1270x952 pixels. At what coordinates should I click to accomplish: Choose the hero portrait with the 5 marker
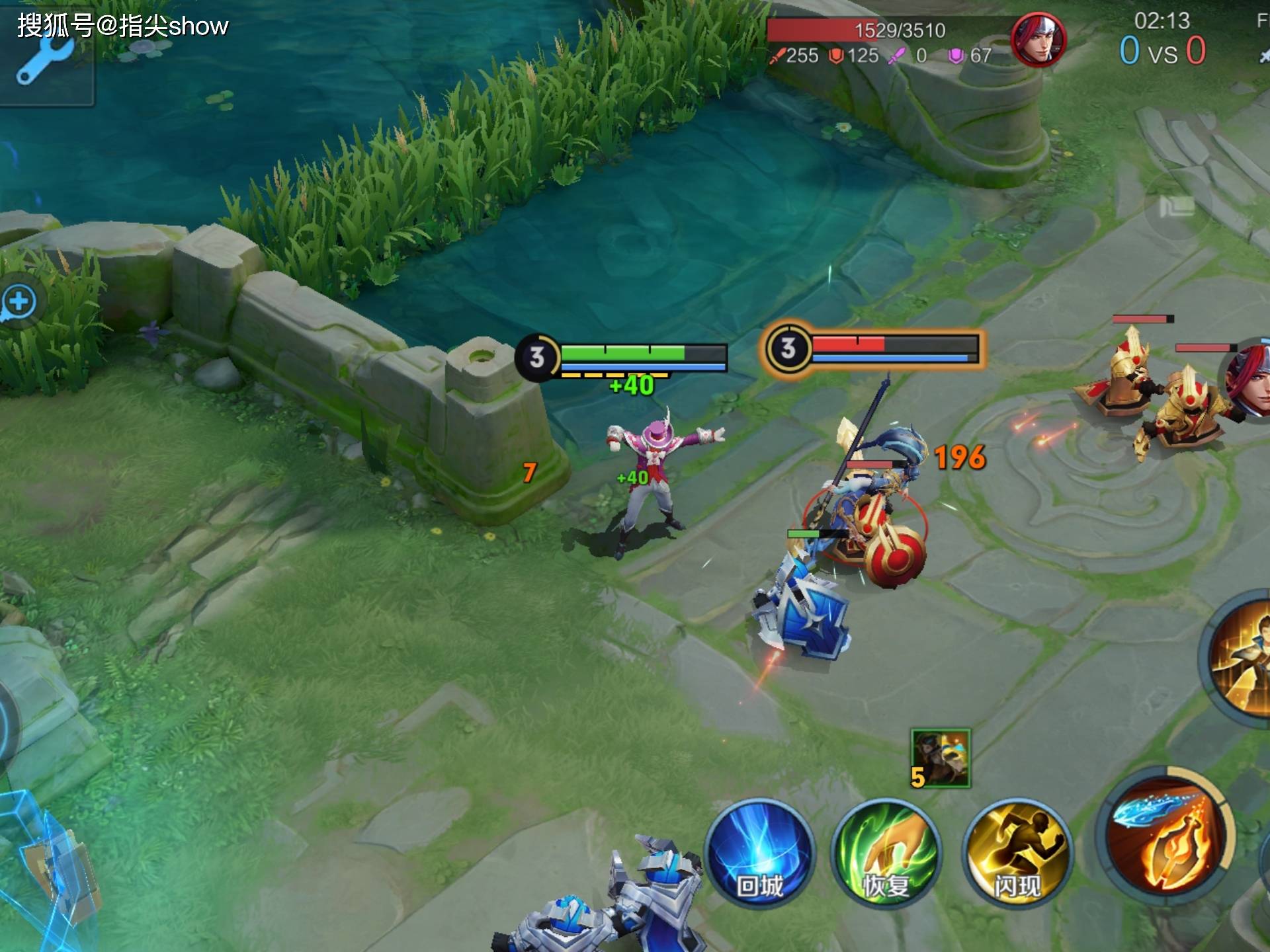(941, 758)
